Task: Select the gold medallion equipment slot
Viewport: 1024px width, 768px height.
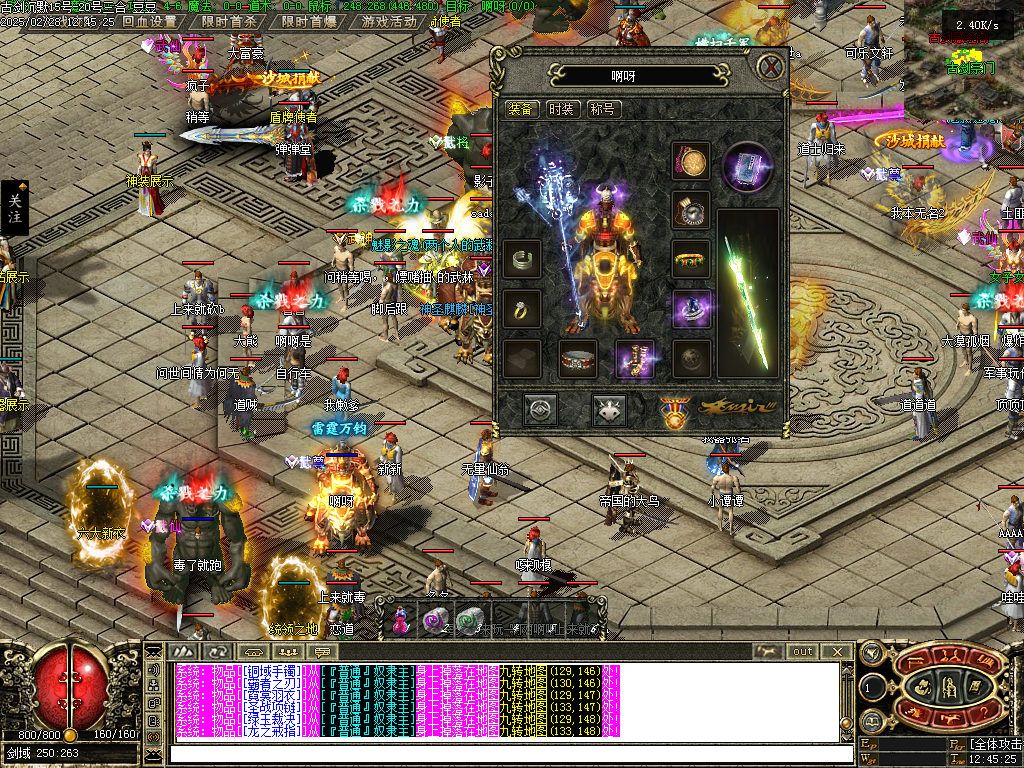Action: pos(691,160)
